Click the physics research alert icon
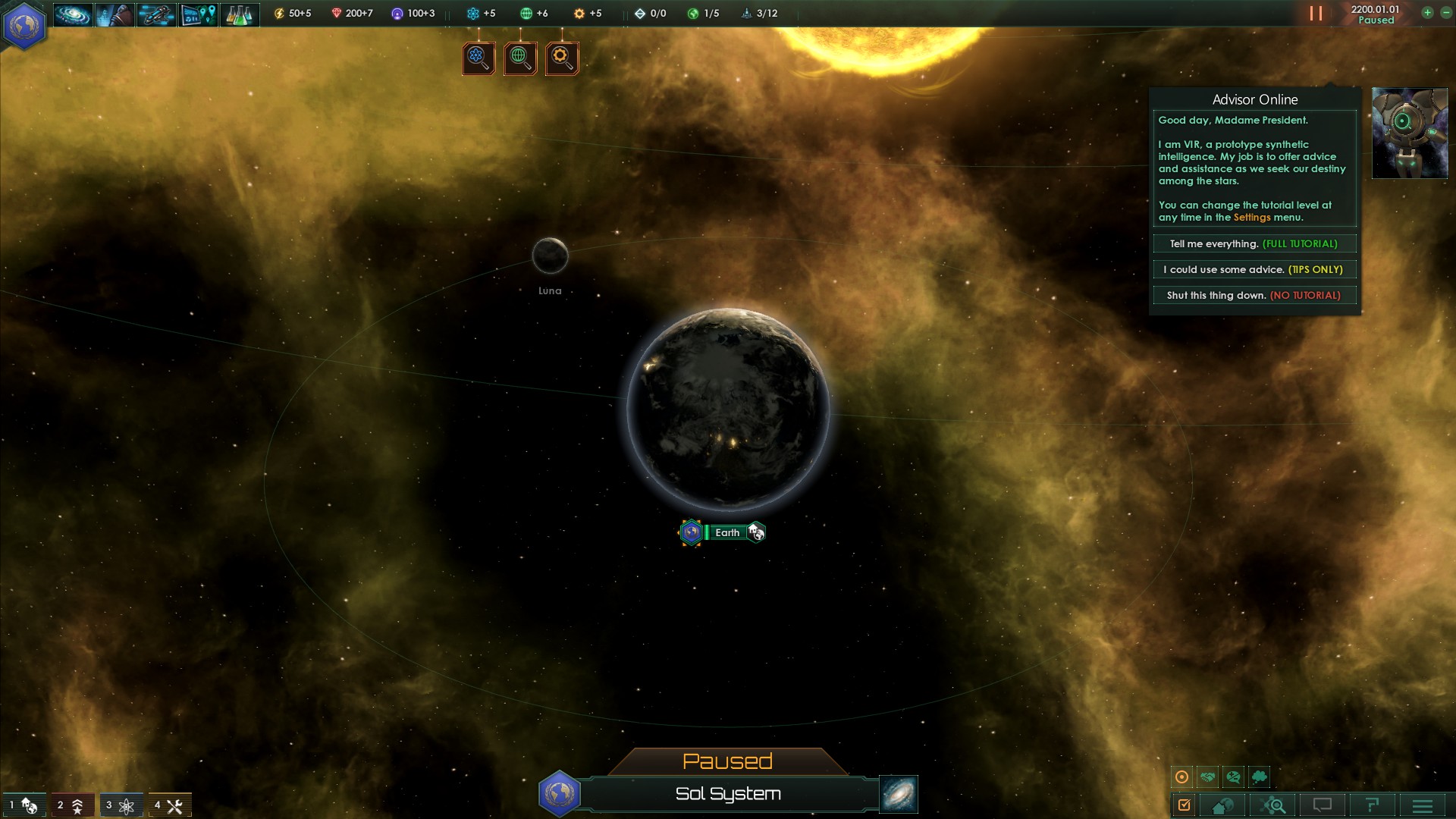Screen dimensions: 1456x819 [x=479, y=58]
